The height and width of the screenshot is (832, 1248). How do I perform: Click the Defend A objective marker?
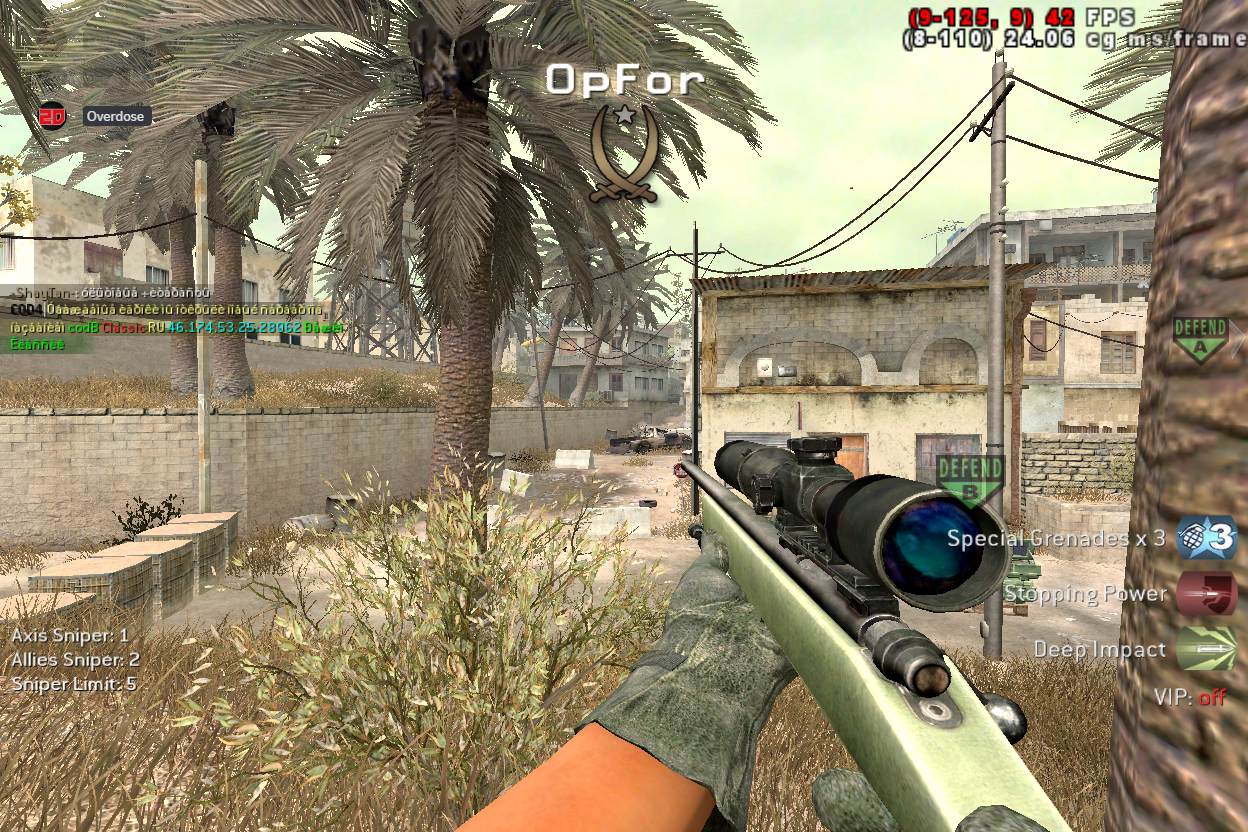[x=1200, y=339]
